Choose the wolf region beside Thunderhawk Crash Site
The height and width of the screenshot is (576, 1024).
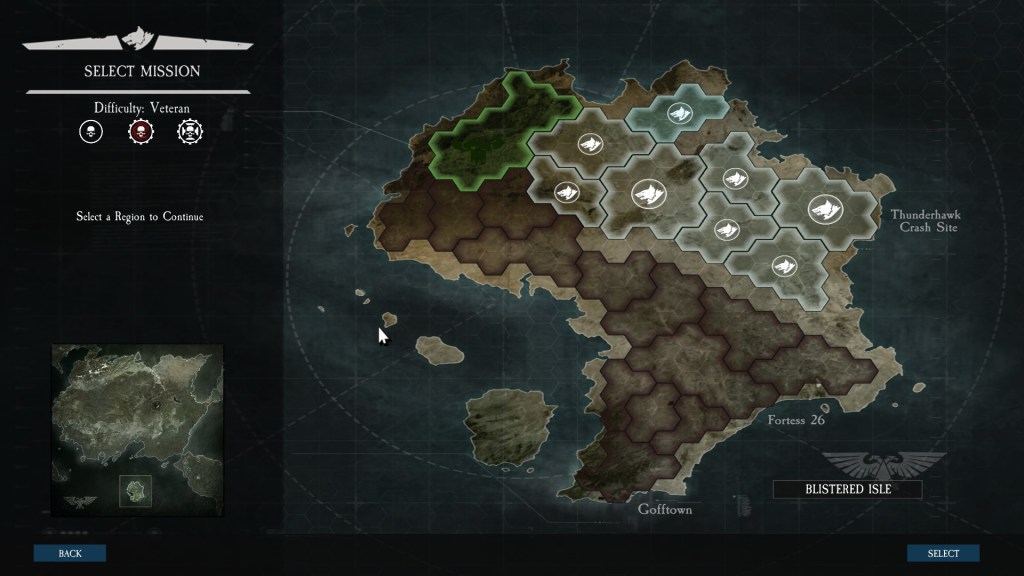click(x=825, y=209)
